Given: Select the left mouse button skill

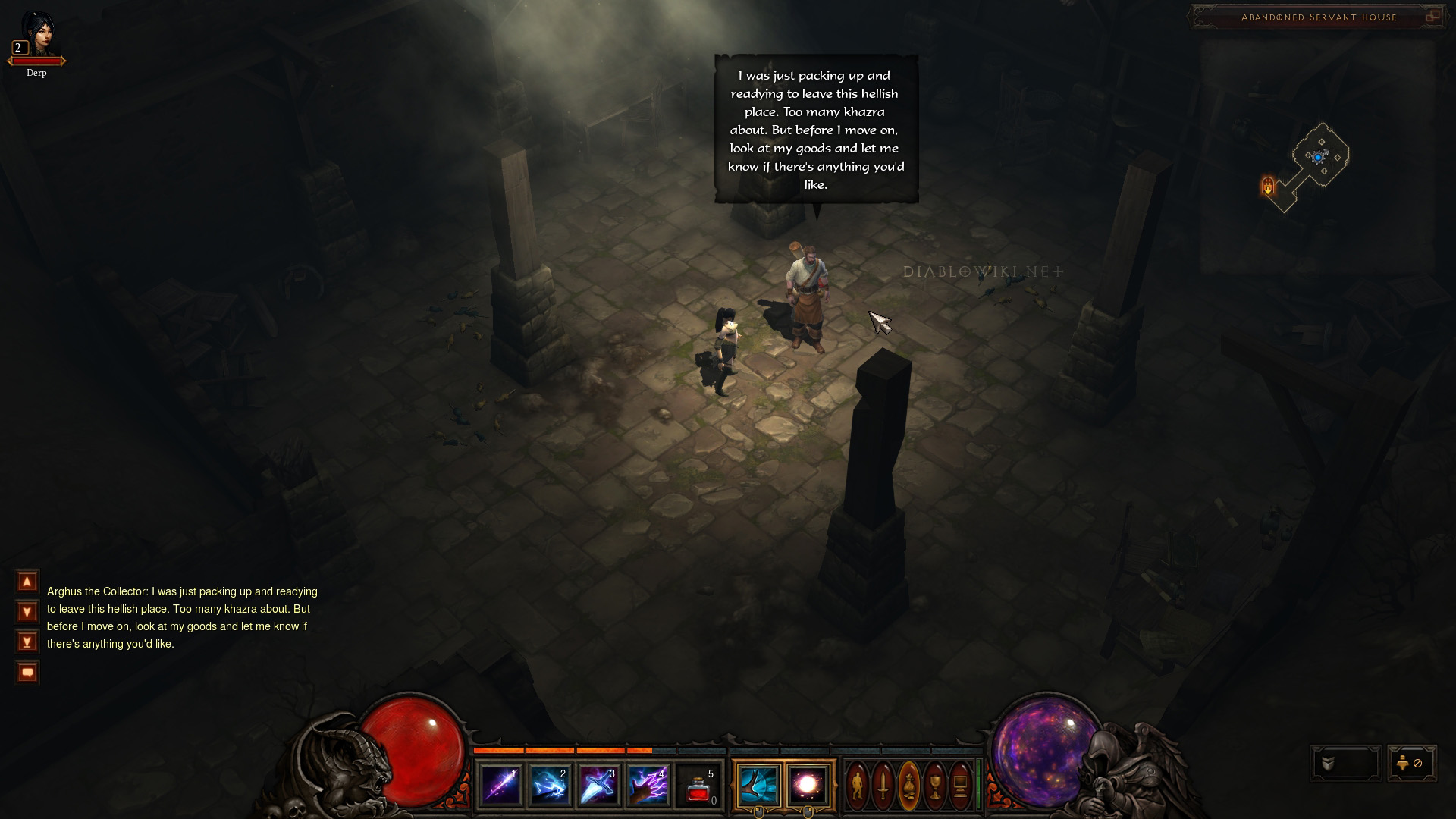Looking at the screenshot, I should [758, 785].
